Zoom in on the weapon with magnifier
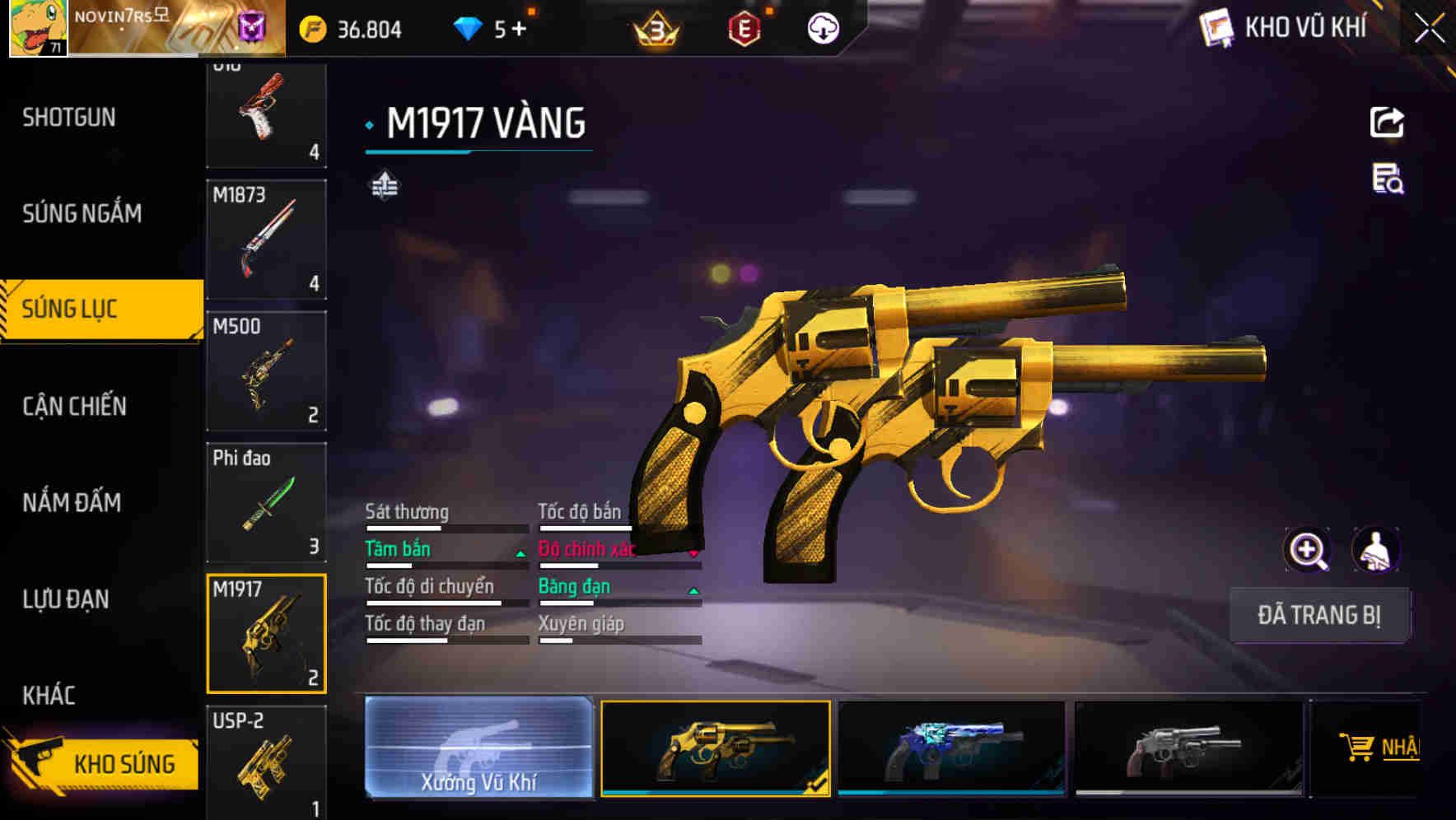The image size is (1456, 820). (1307, 550)
